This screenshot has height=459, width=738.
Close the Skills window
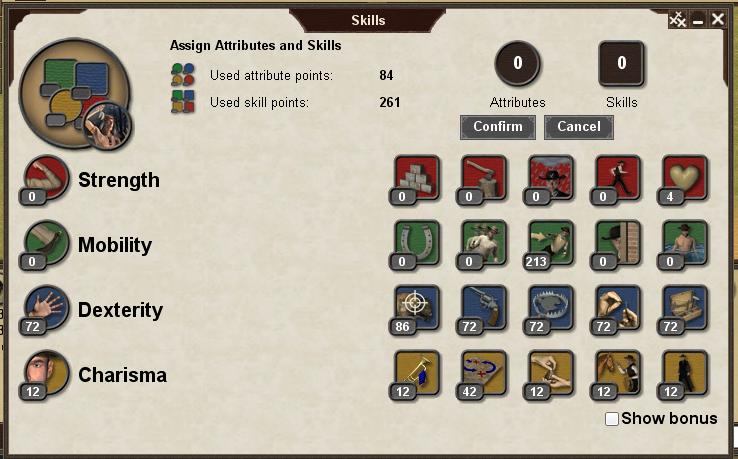(x=718, y=19)
